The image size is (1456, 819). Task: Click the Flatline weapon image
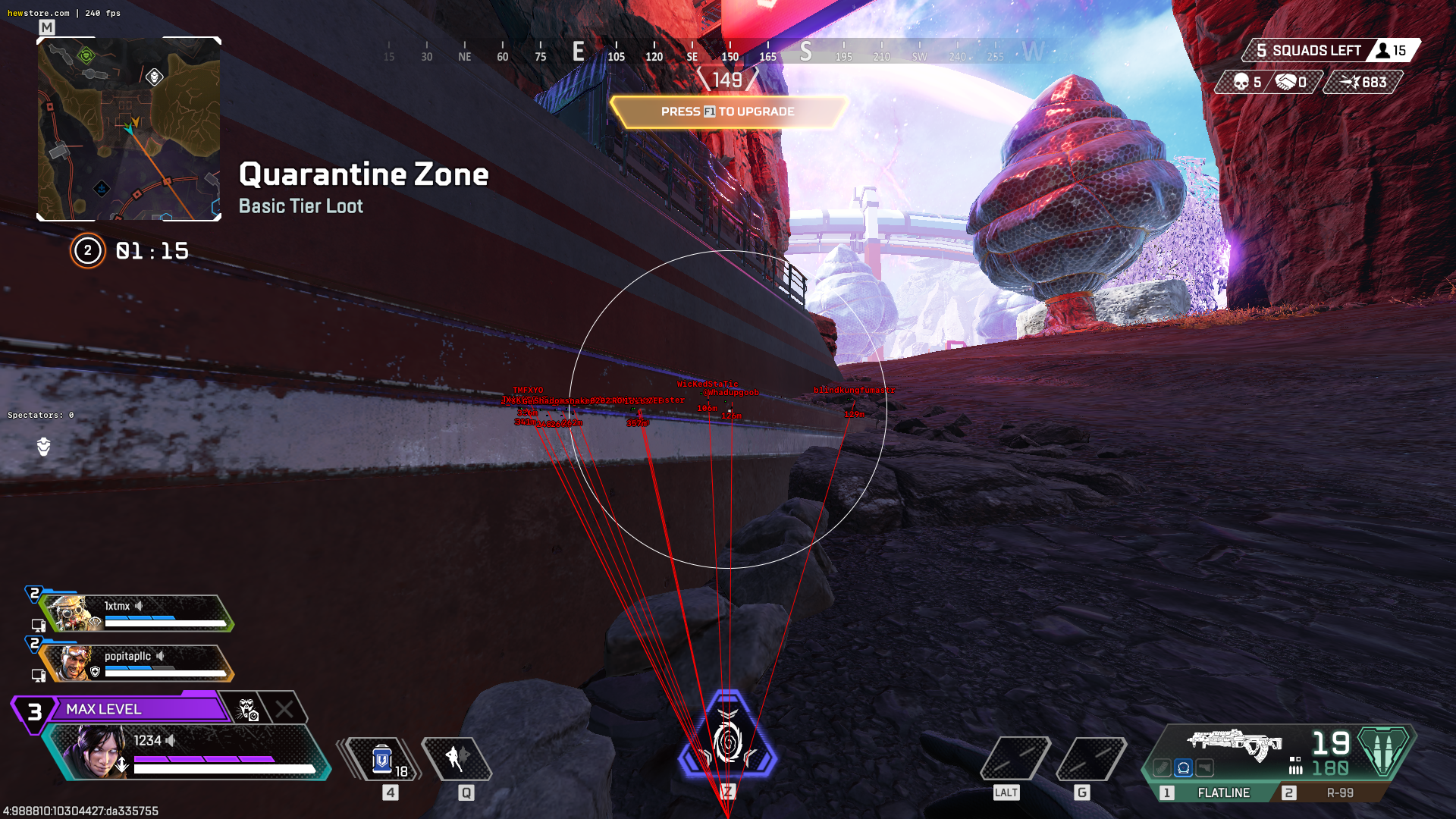1235,744
